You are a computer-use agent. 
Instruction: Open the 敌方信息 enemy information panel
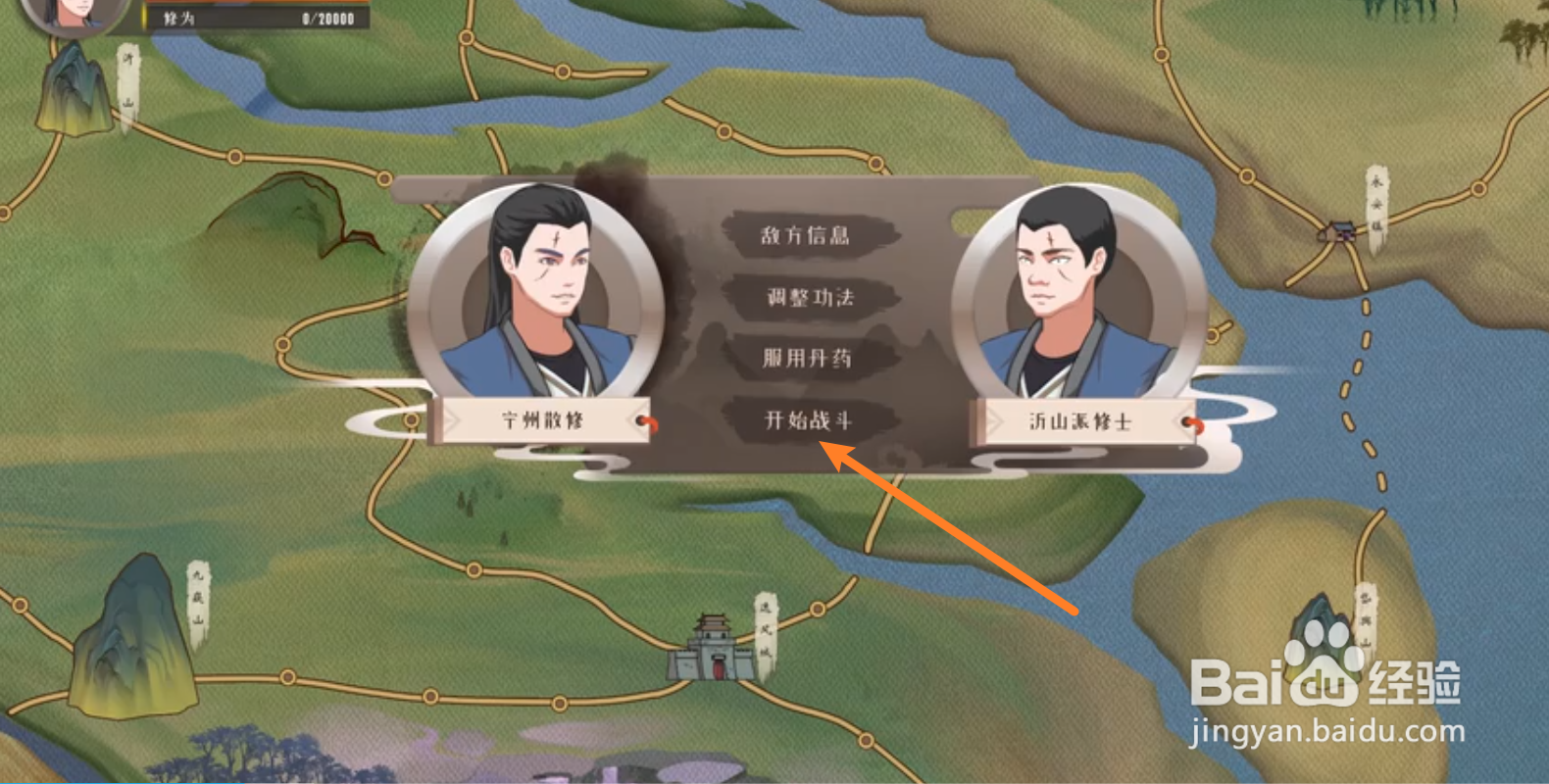(806, 235)
